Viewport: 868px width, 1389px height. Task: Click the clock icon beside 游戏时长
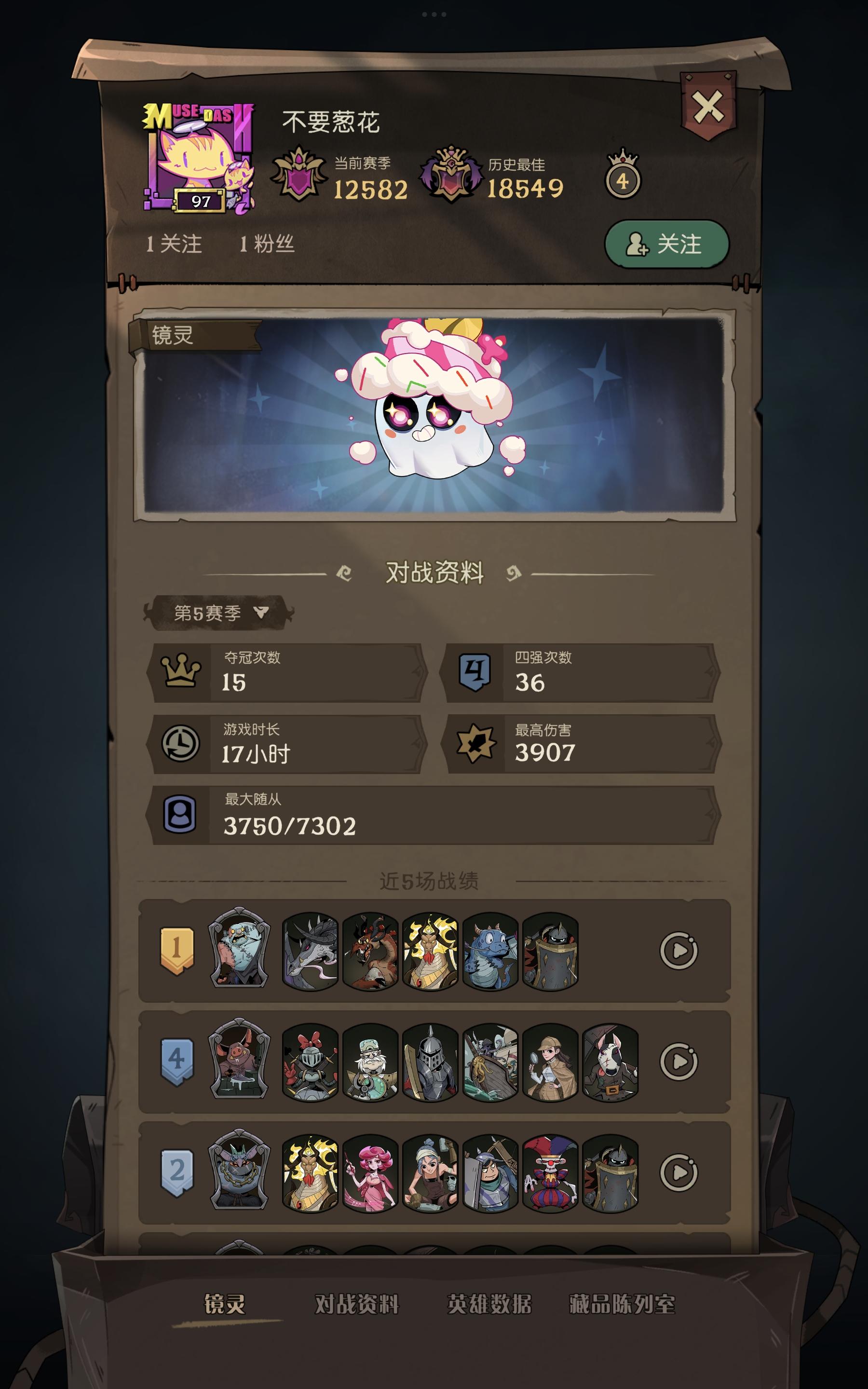tap(181, 743)
